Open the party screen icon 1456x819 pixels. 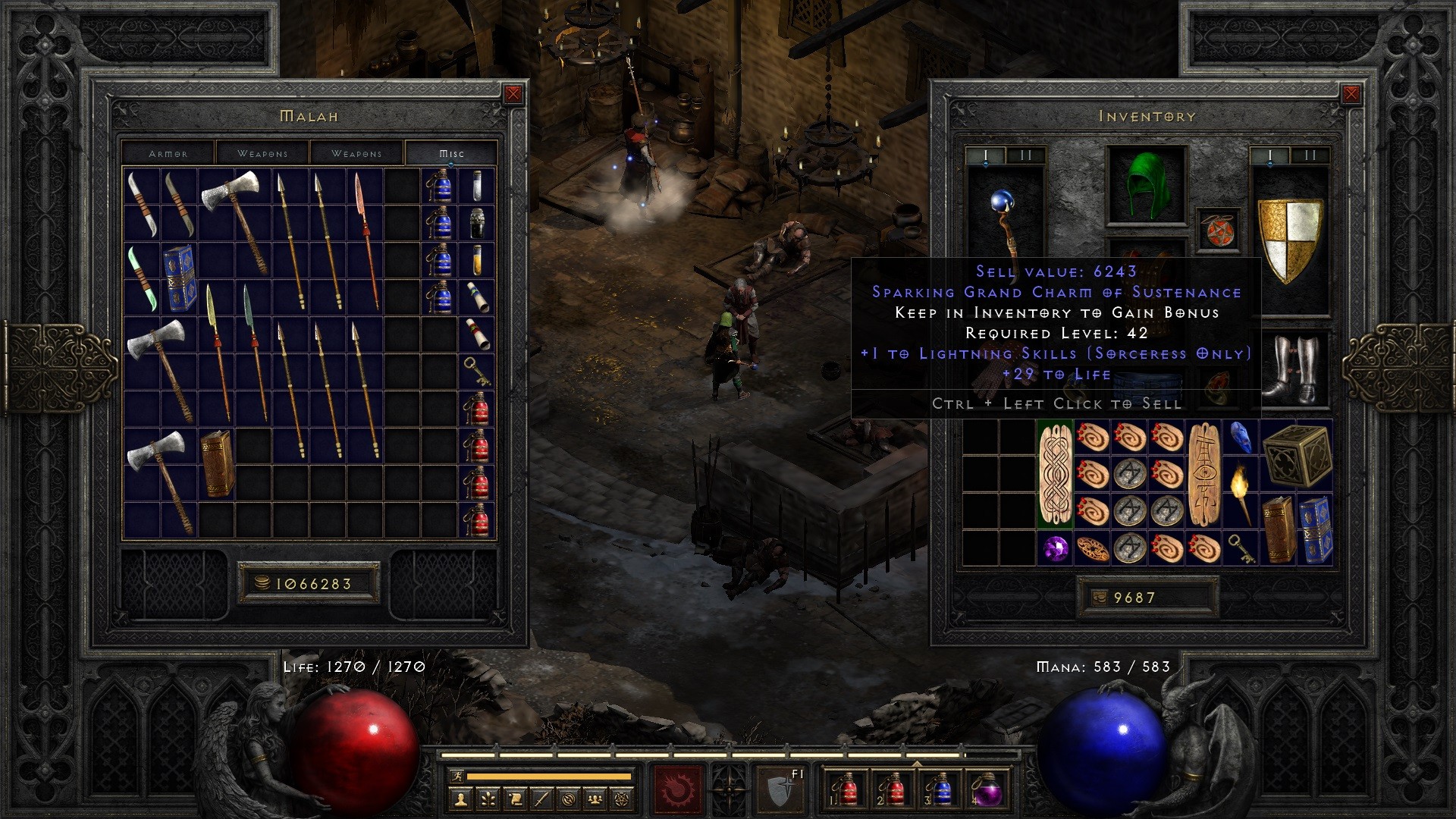click(595, 800)
